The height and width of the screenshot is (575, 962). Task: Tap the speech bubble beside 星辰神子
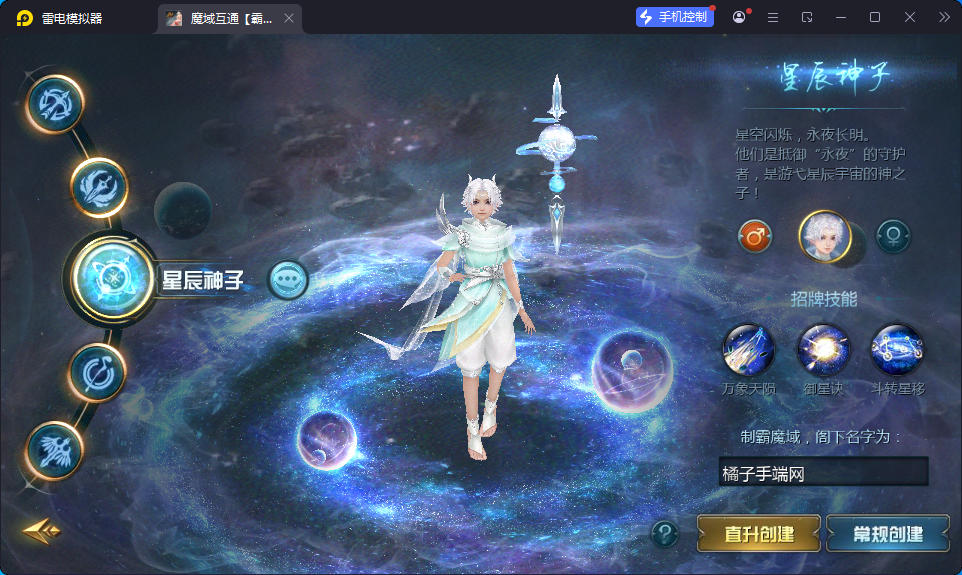click(289, 280)
